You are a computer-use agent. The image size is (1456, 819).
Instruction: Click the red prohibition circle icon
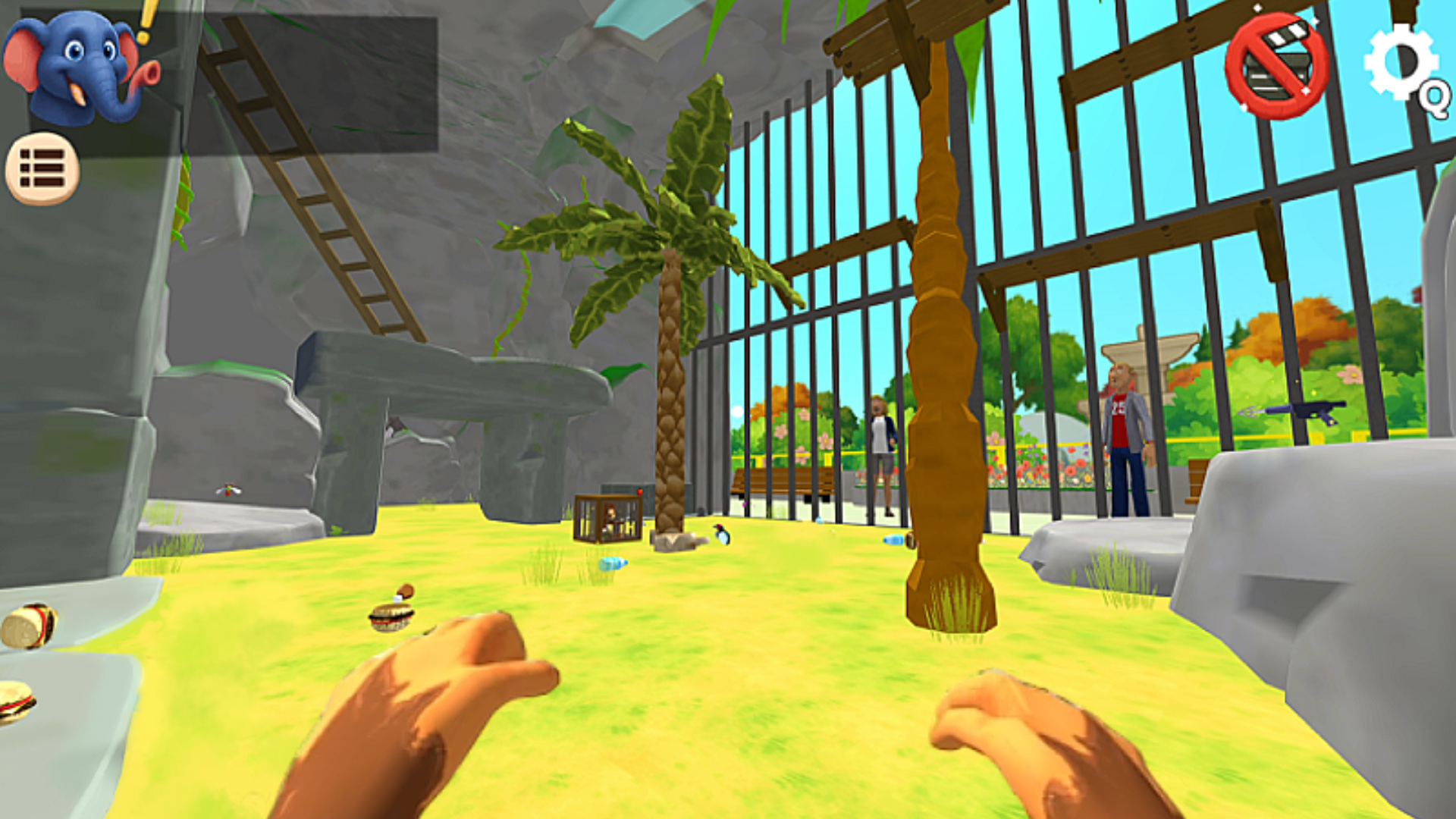(x=1276, y=62)
